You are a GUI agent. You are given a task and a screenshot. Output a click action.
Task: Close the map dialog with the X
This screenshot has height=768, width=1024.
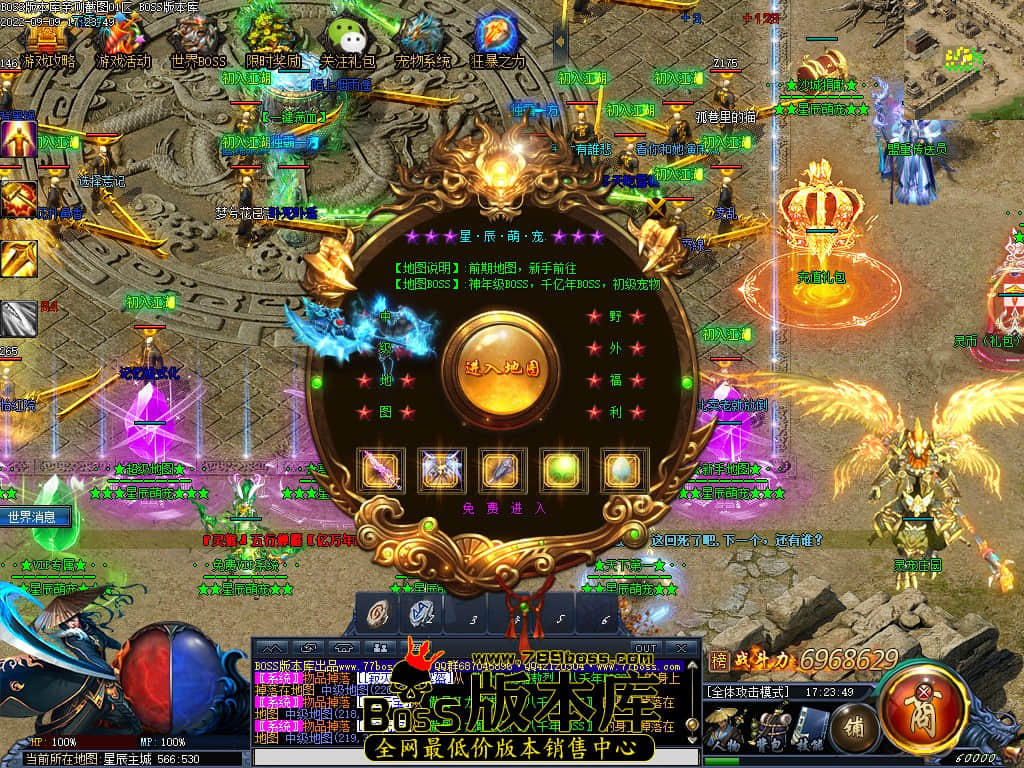coord(656,210)
